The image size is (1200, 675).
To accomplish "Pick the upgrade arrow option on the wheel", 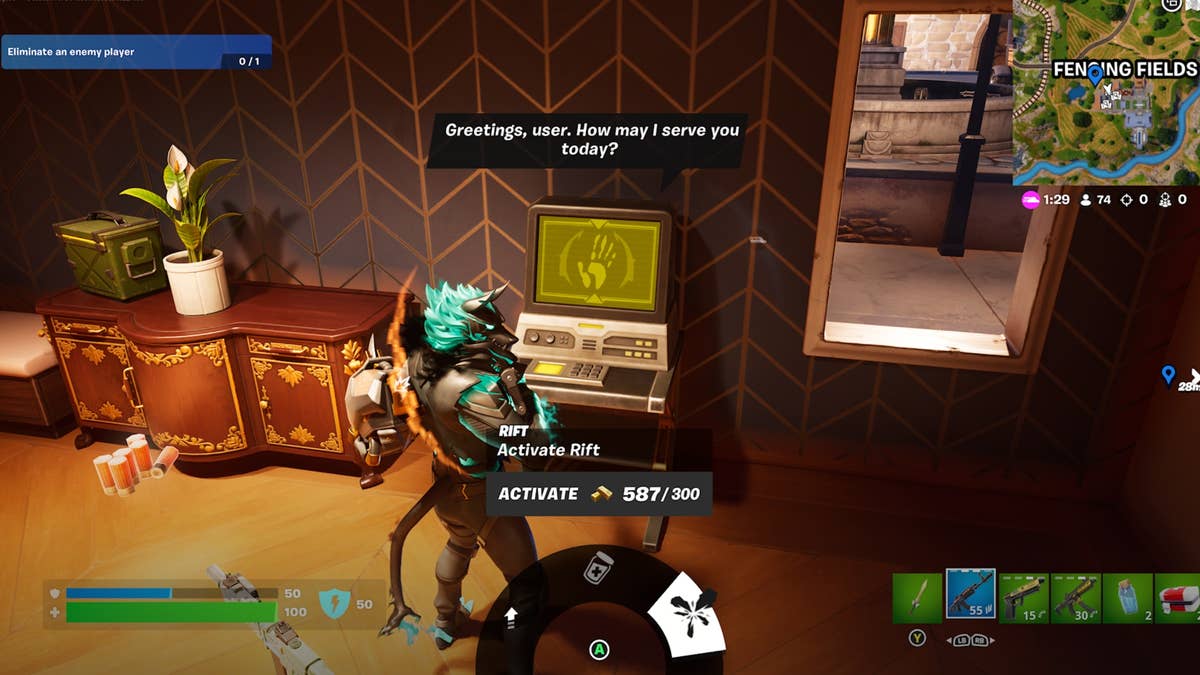I will (511, 619).
